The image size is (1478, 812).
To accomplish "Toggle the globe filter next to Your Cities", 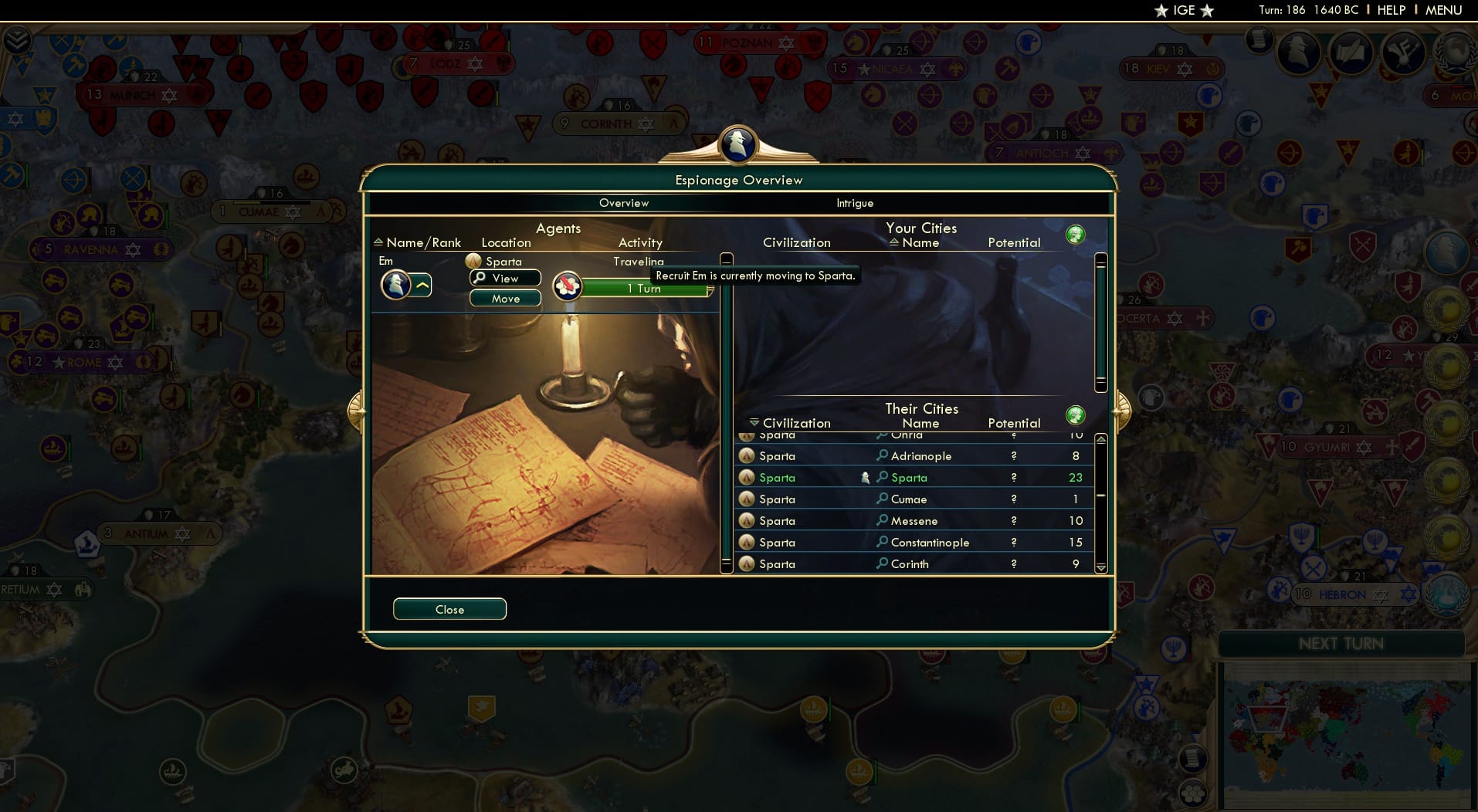I will [x=1076, y=233].
